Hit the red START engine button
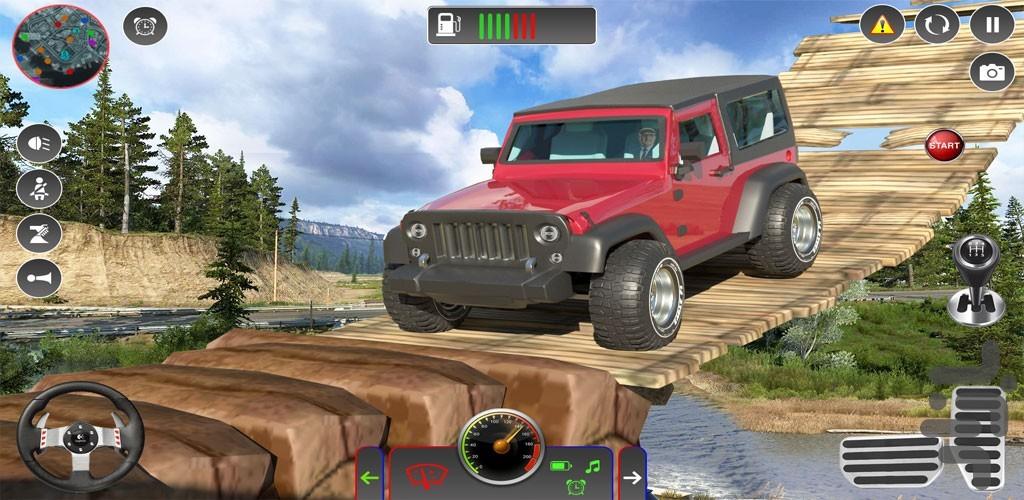 point(944,145)
